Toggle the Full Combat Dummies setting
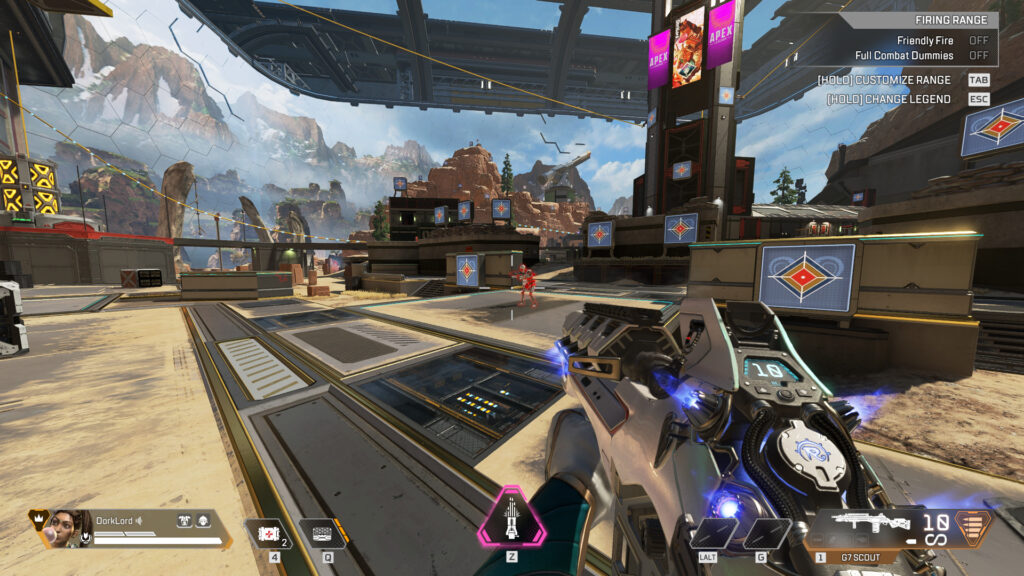Image resolution: width=1024 pixels, height=576 pixels. pos(978,55)
